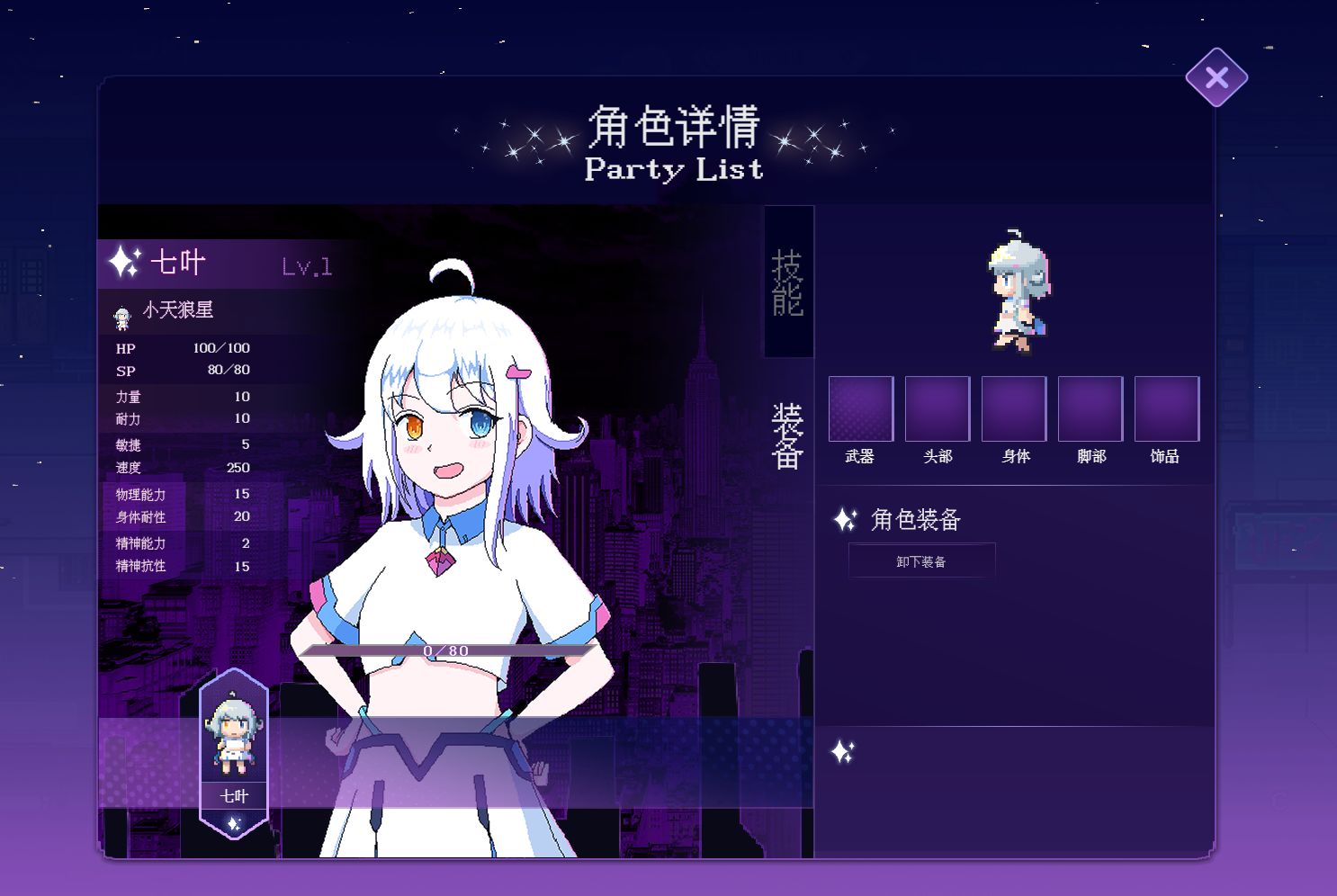The height and width of the screenshot is (896, 1337).
Task: Open the 身体 body equipment slot
Action: coord(1013,408)
